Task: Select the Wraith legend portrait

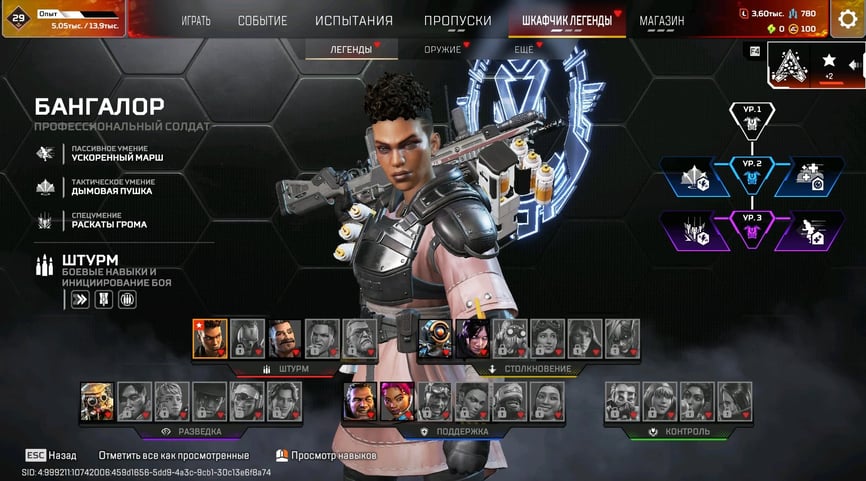Action: (472, 338)
